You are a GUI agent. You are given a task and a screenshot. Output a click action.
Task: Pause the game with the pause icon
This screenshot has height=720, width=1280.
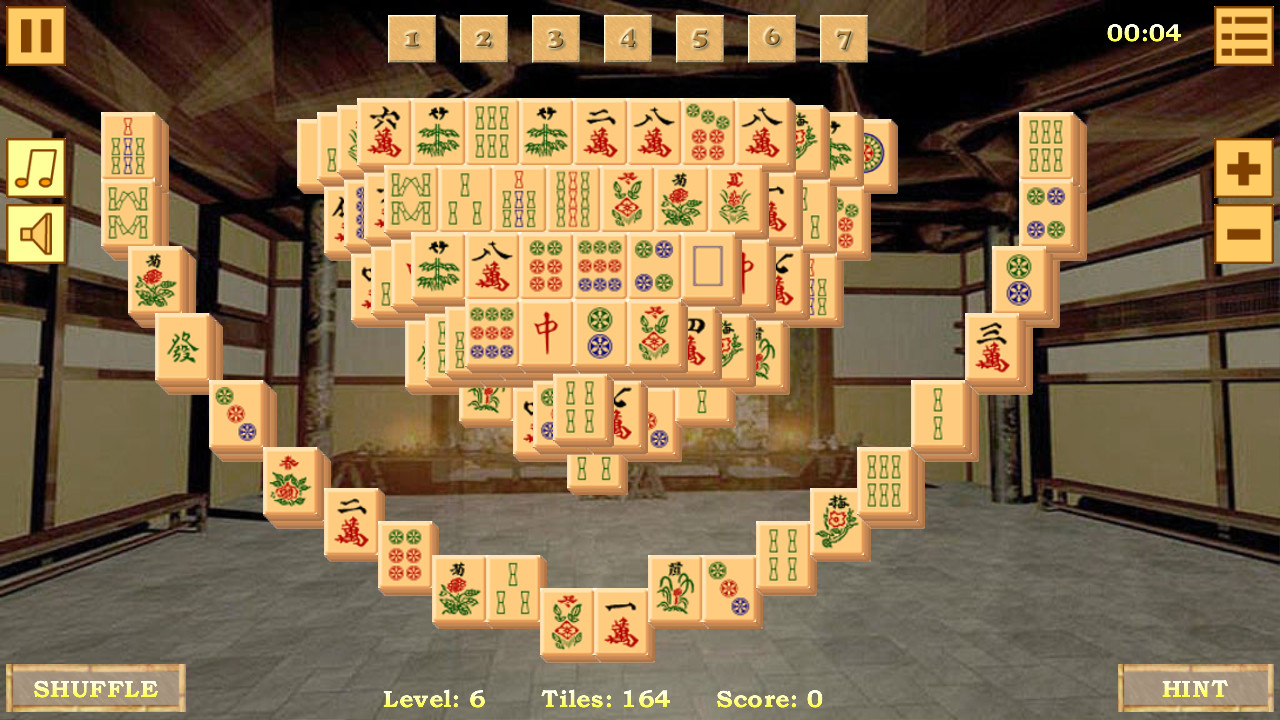36,36
